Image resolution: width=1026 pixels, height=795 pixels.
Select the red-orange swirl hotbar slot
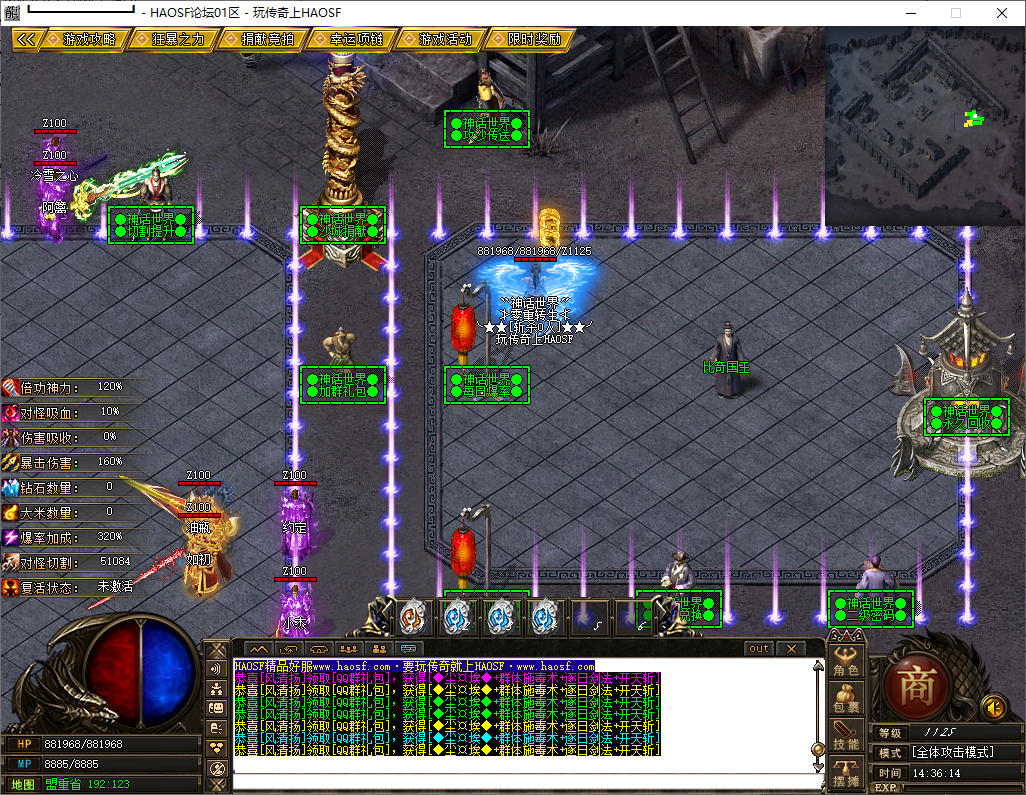(412, 617)
